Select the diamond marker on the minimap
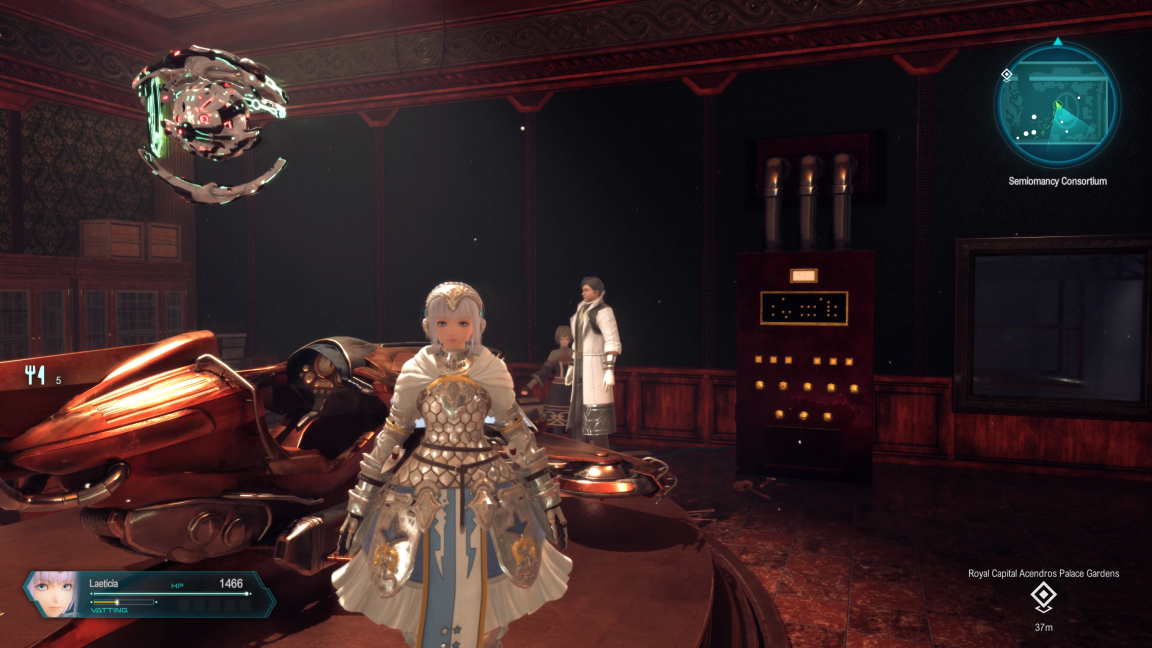Image resolution: width=1152 pixels, height=648 pixels. tap(1007, 75)
